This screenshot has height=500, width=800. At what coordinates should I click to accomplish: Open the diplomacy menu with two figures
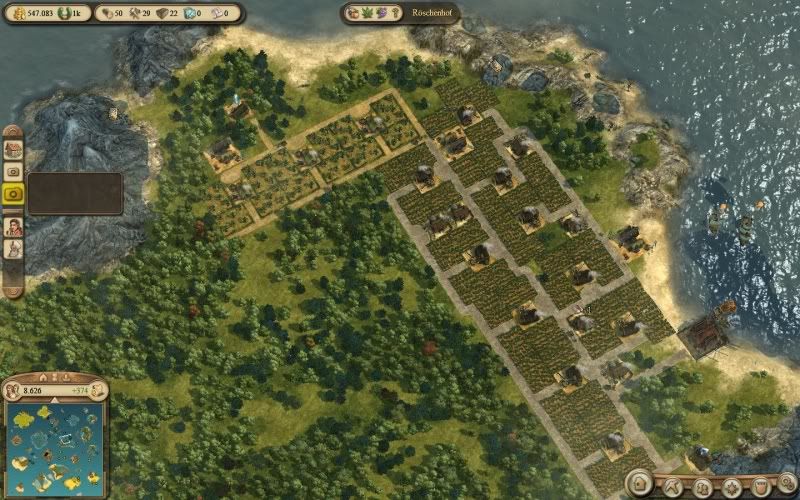704,488
